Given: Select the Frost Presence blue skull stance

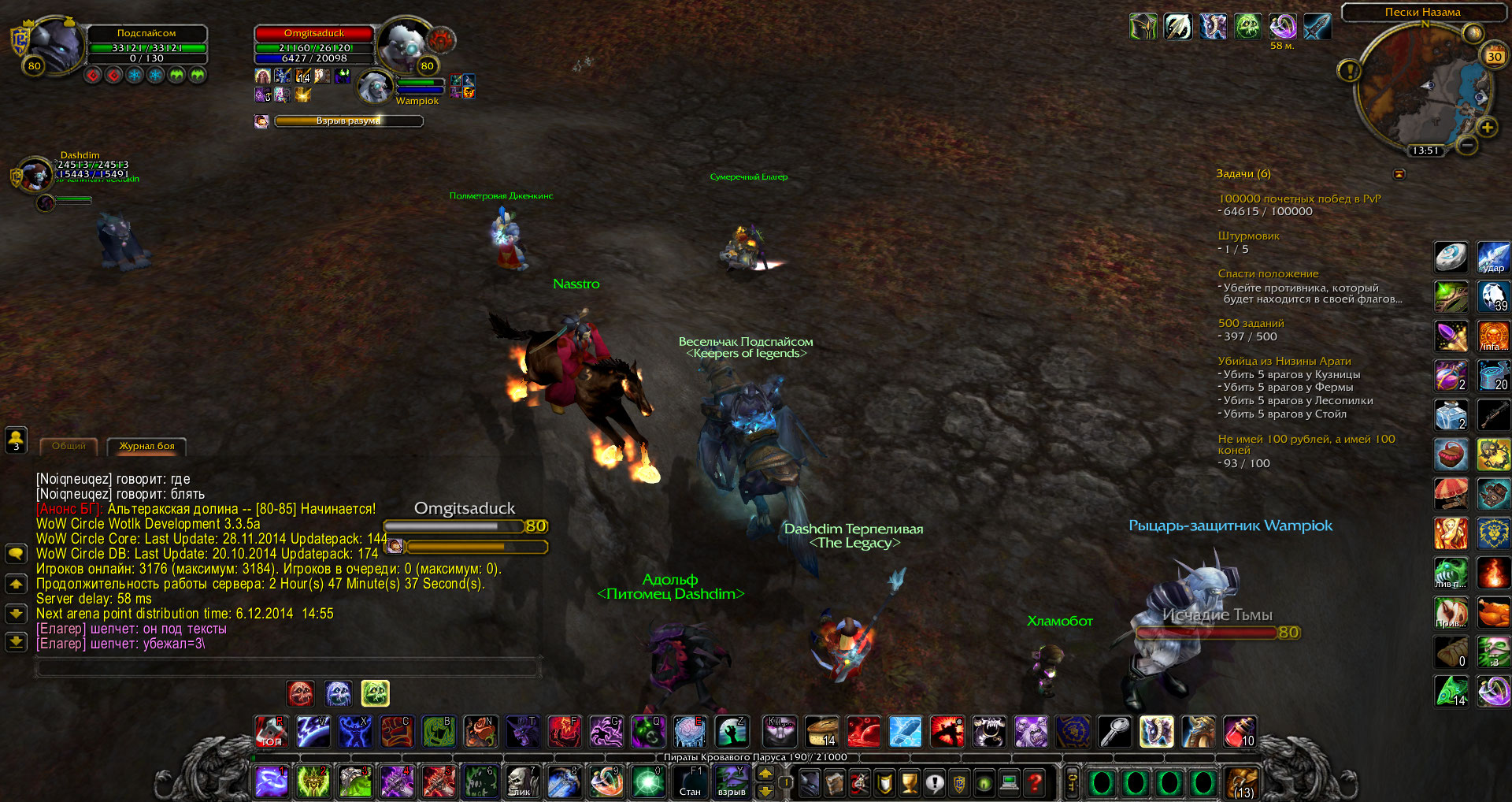Looking at the screenshot, I should tap(338, 693).
